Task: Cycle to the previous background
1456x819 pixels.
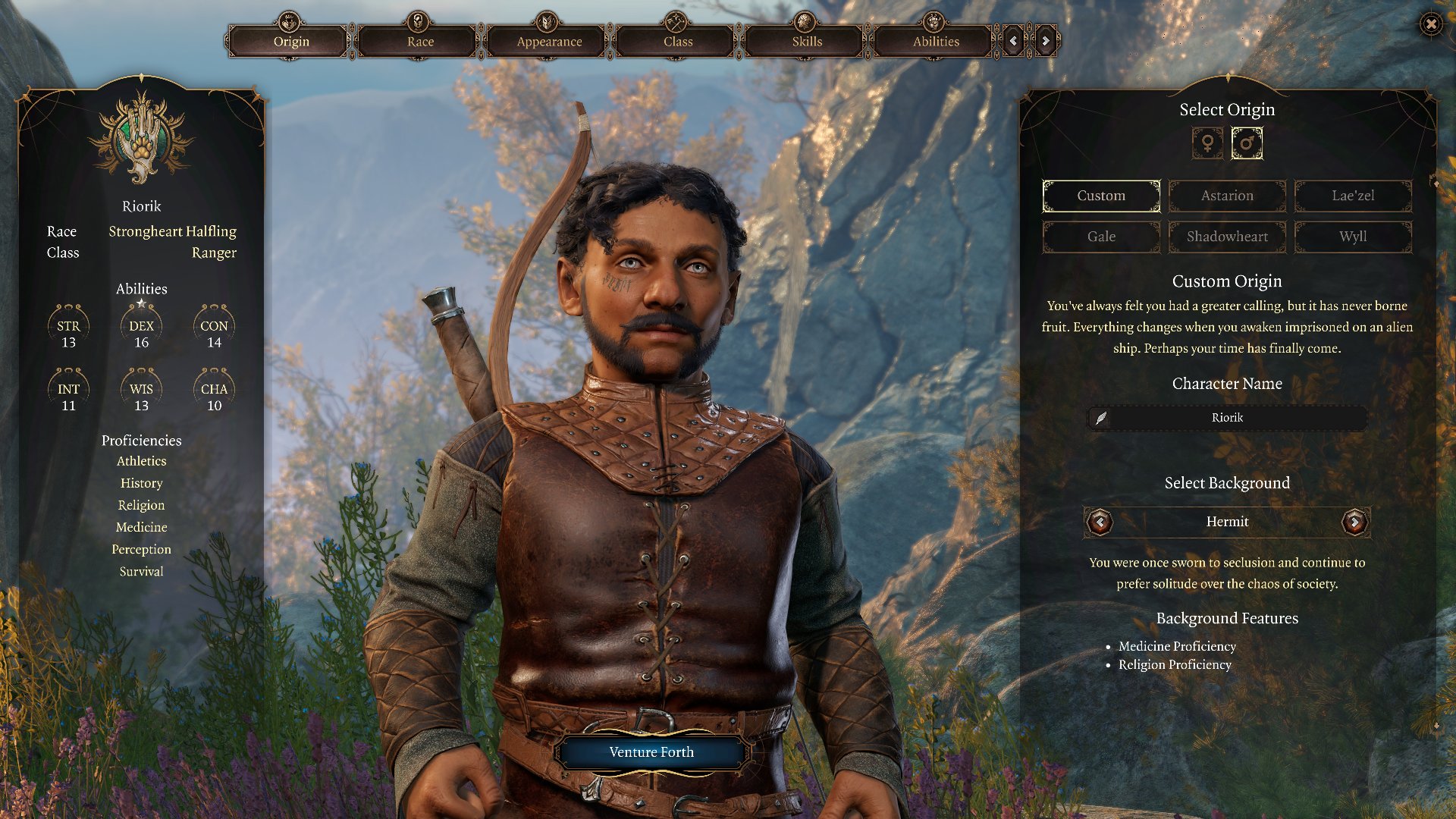Action: (x=1100, y=522)
